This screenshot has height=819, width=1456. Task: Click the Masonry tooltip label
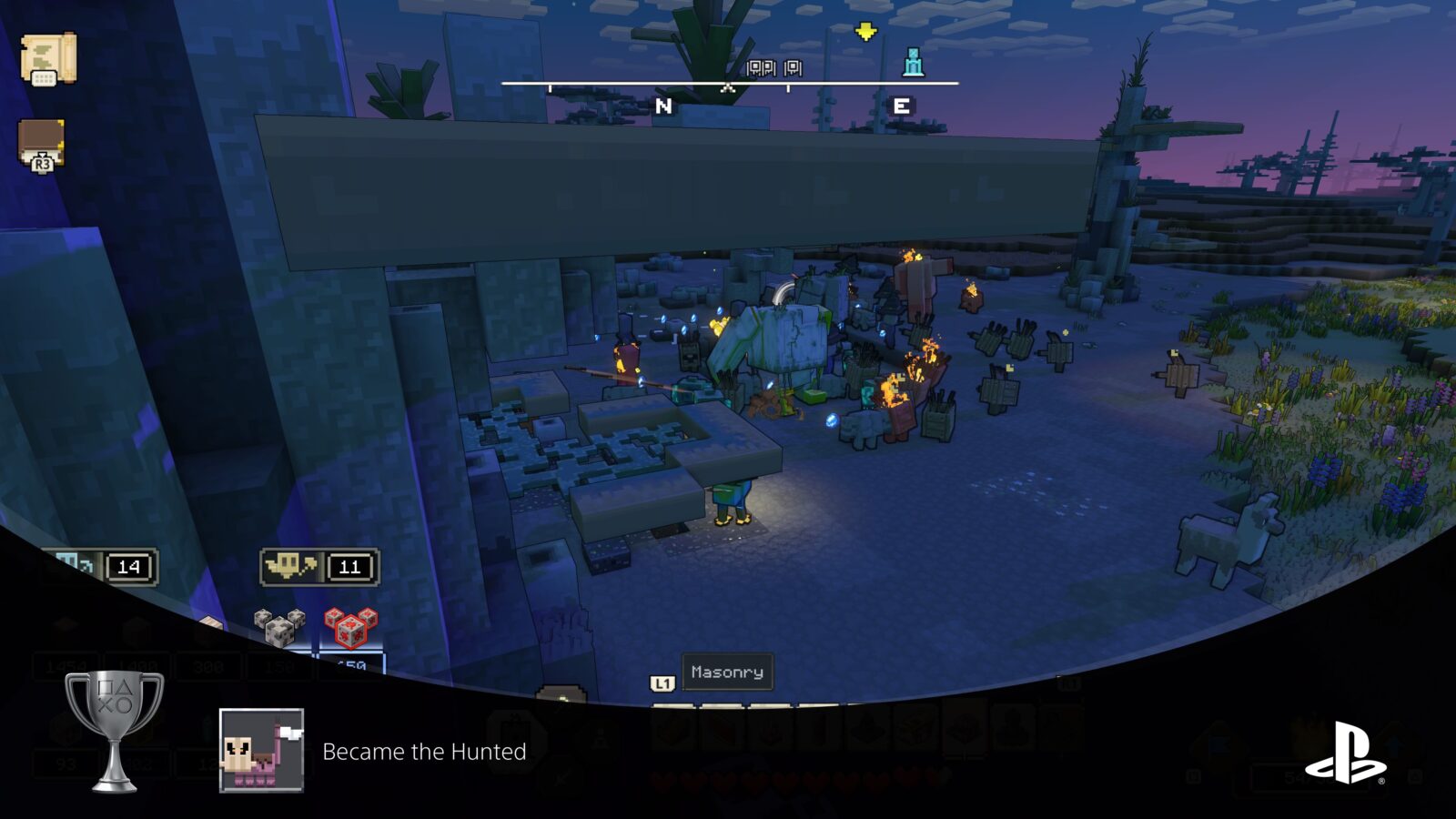point(726,672)
